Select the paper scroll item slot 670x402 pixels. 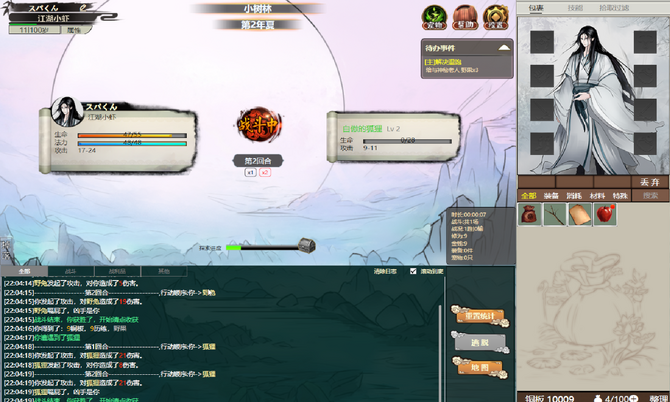581,214
